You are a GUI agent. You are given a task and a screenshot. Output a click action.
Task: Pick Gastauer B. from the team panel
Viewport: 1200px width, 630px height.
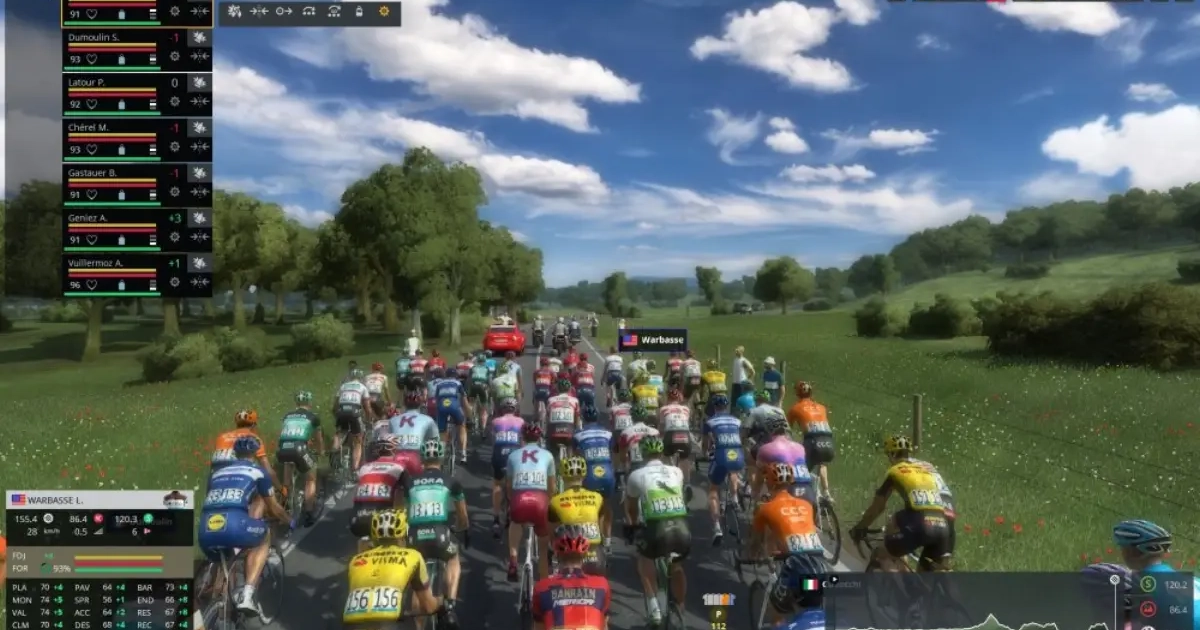pyautogui.click(x=93, y=173)
